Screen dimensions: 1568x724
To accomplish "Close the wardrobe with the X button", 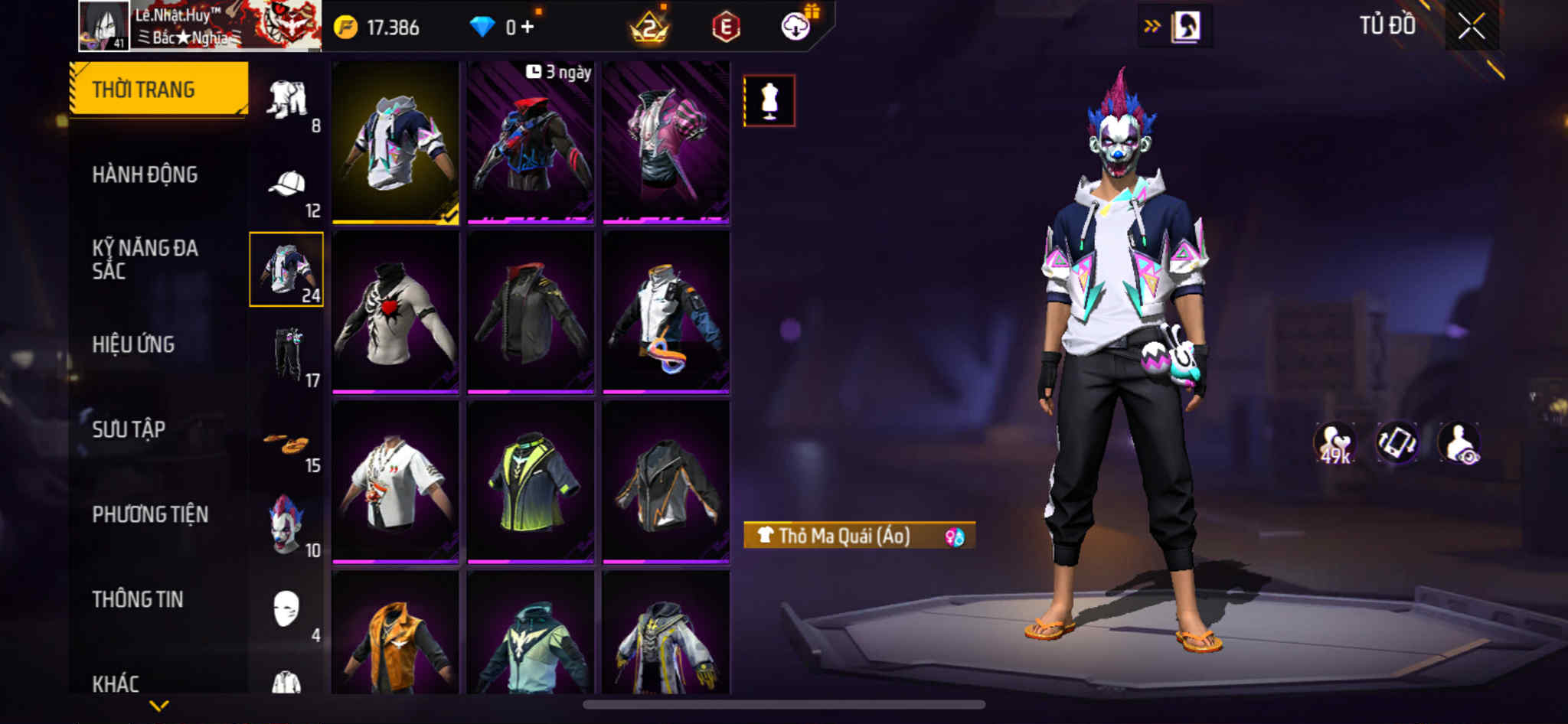I will pyautogui.click(x=1471, y=27).
